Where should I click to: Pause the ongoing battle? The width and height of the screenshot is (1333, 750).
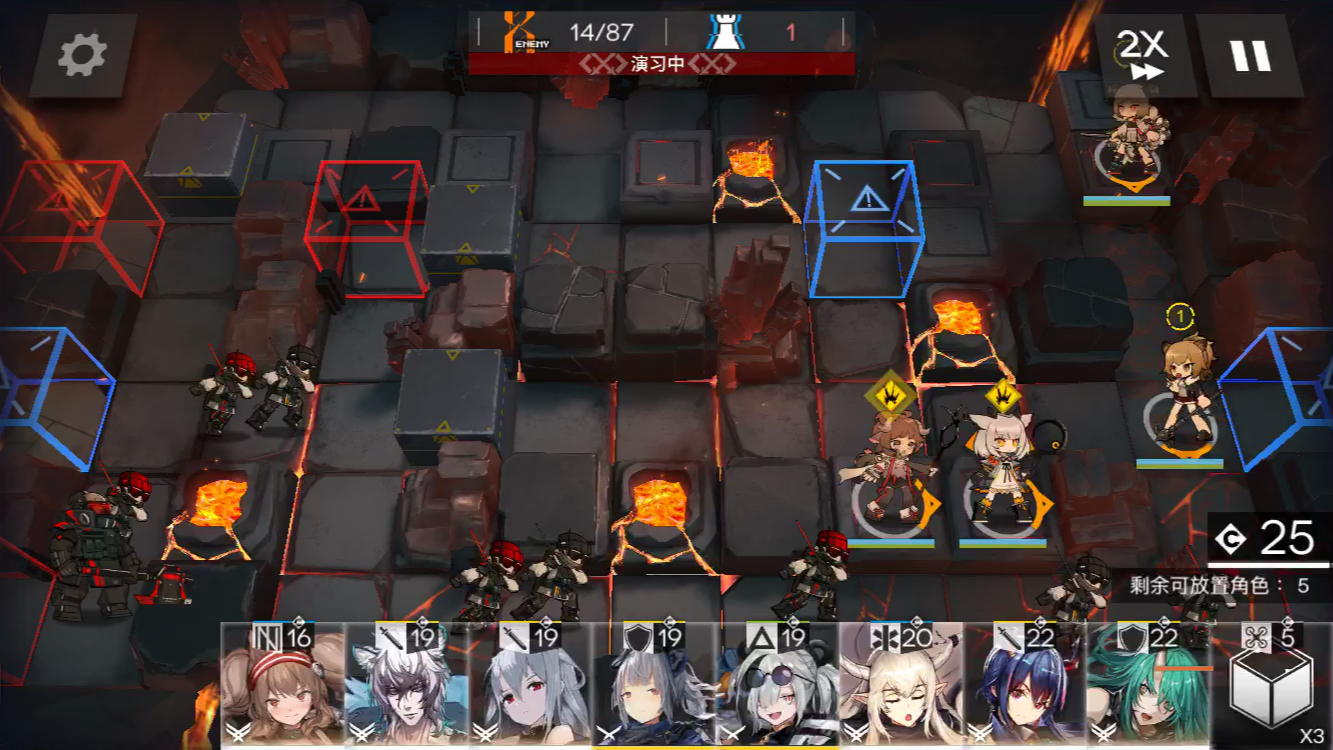point(1253,57)
